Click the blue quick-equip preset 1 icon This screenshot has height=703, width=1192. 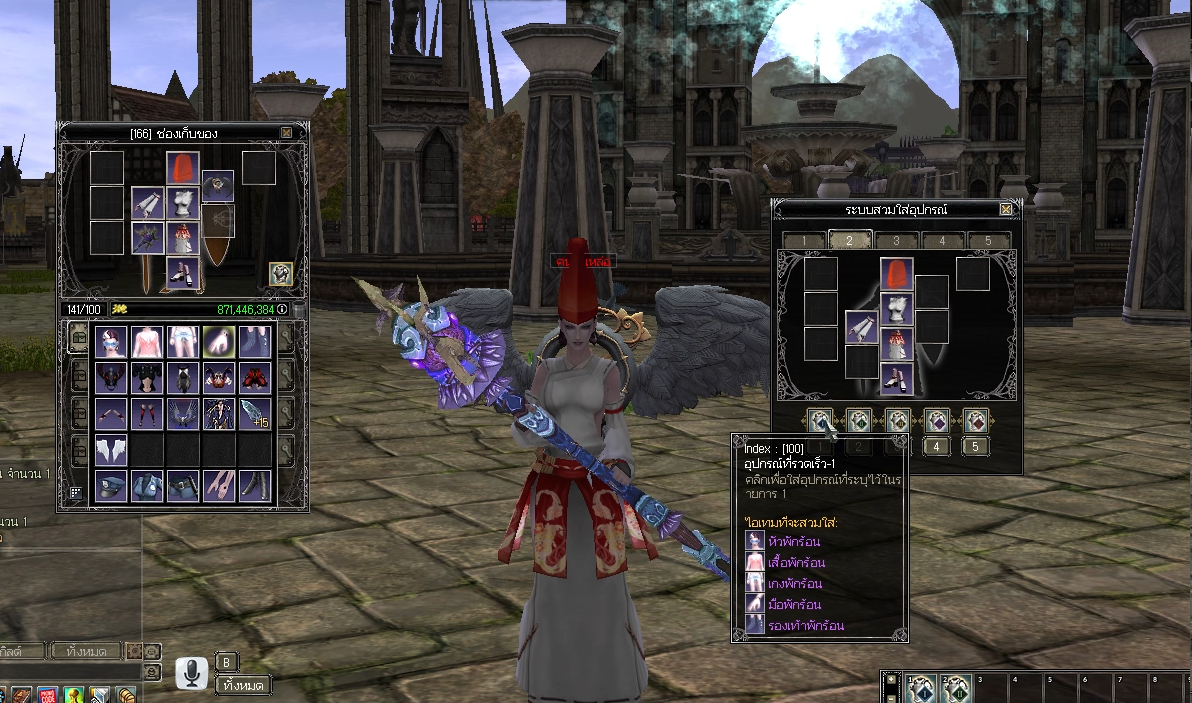(x=820, y=421)
